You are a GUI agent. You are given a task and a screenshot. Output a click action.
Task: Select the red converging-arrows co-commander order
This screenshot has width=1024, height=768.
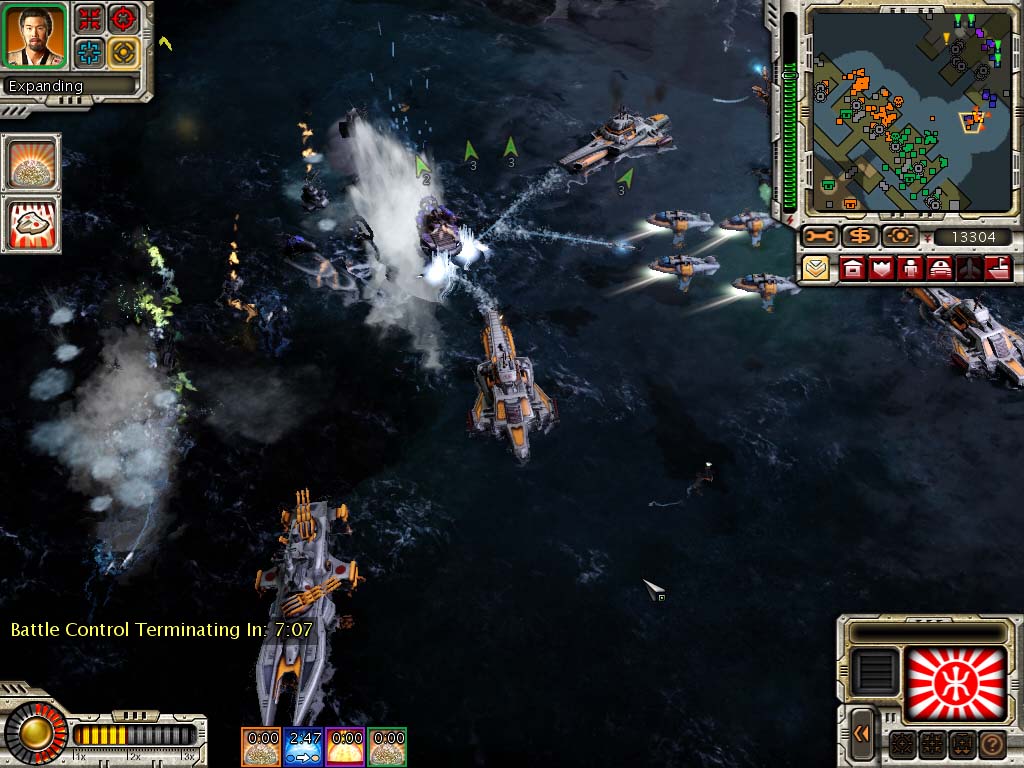click(91, 18)
